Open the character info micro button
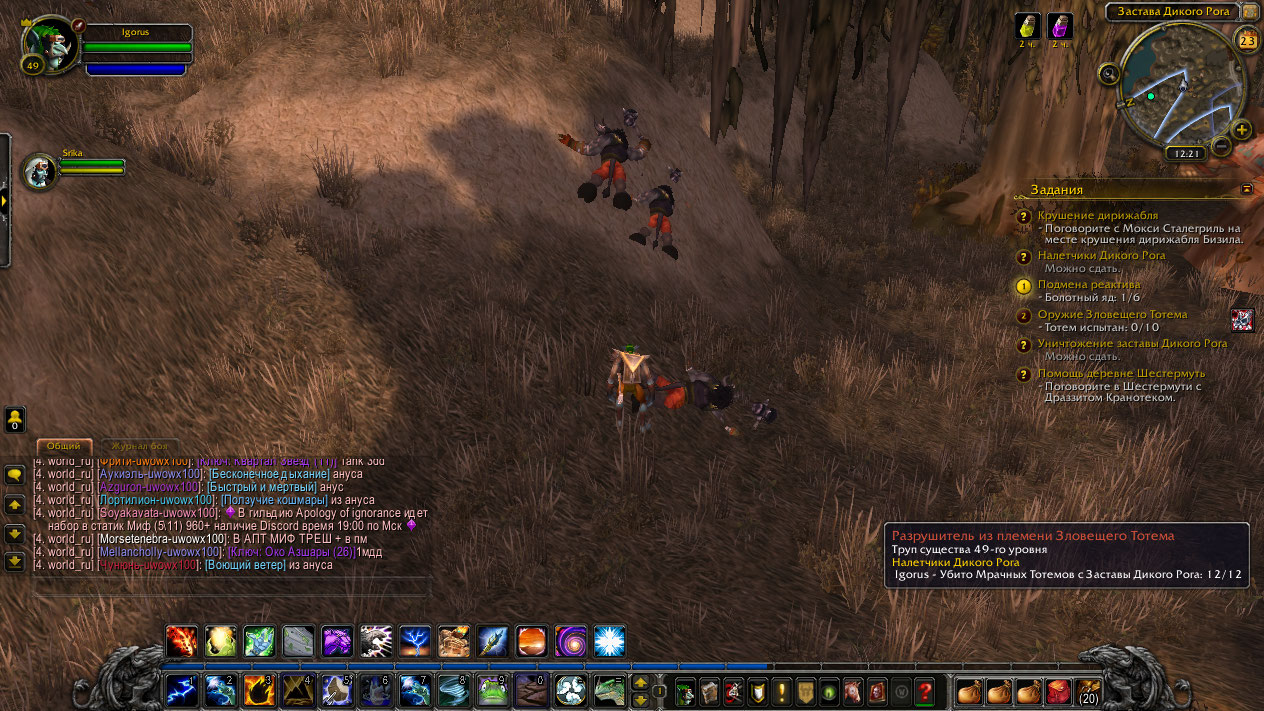 685,691
